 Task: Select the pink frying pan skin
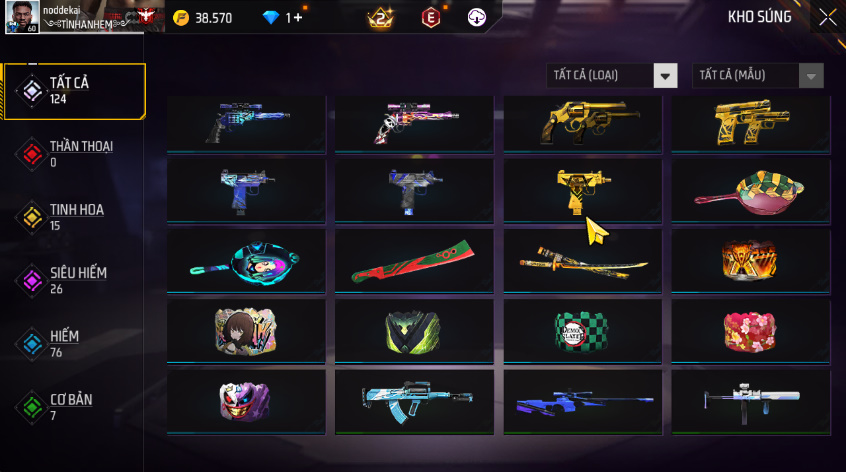[750, 189]
